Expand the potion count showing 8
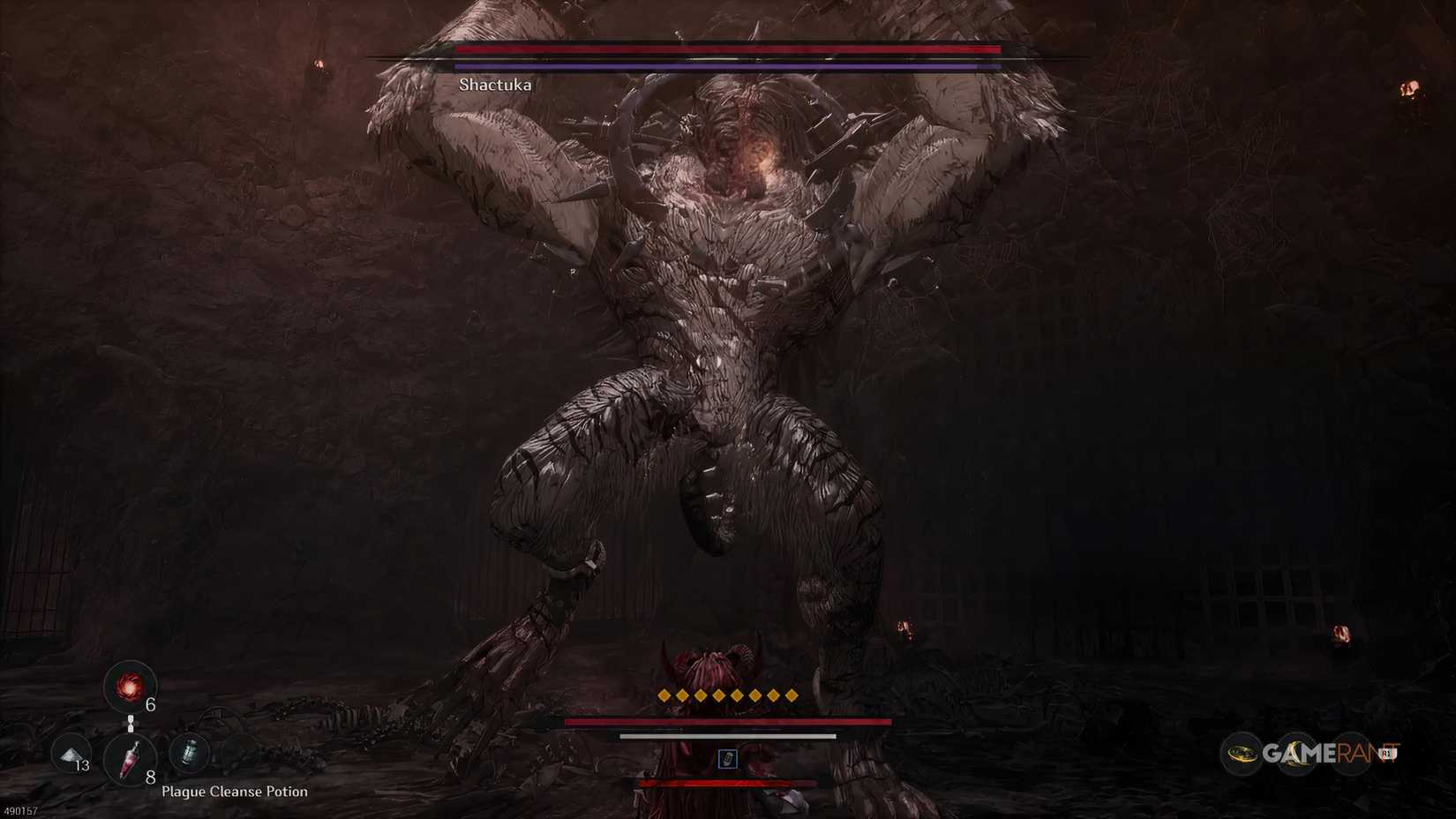The height and width of the screenshot is (819, 1456). (150, 777)
